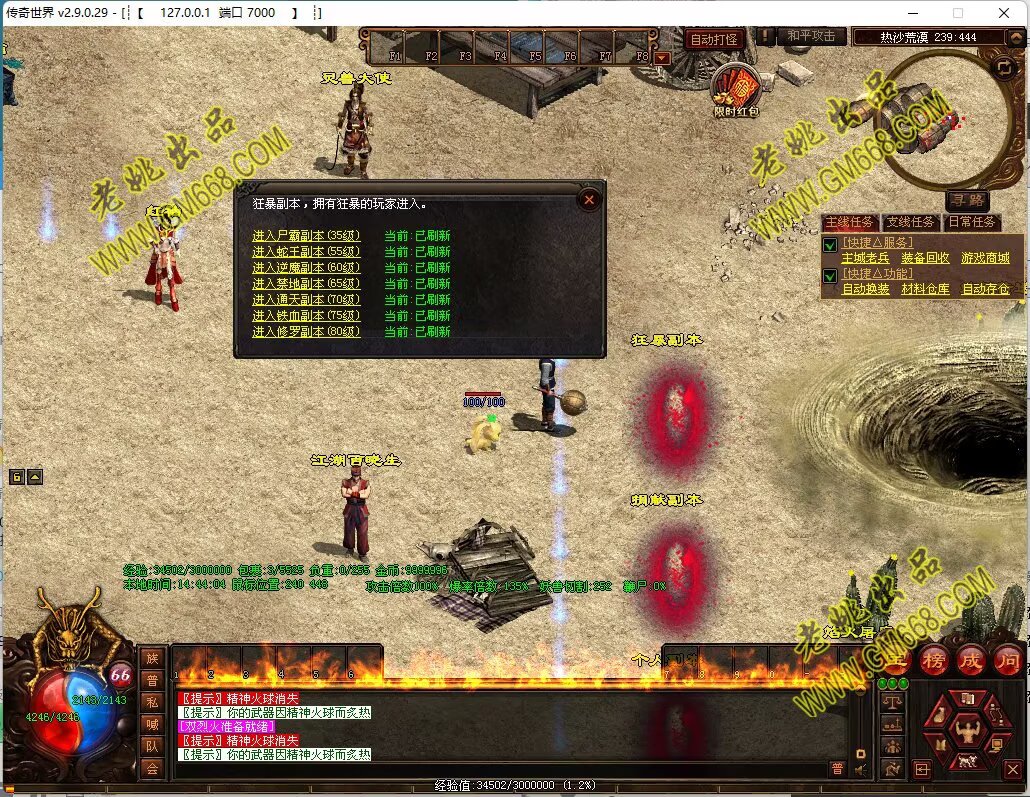Screen dimensions: 1030x797
Task: Toggle the 自动打怪 auto-fight button
Action: click(713, 39)
